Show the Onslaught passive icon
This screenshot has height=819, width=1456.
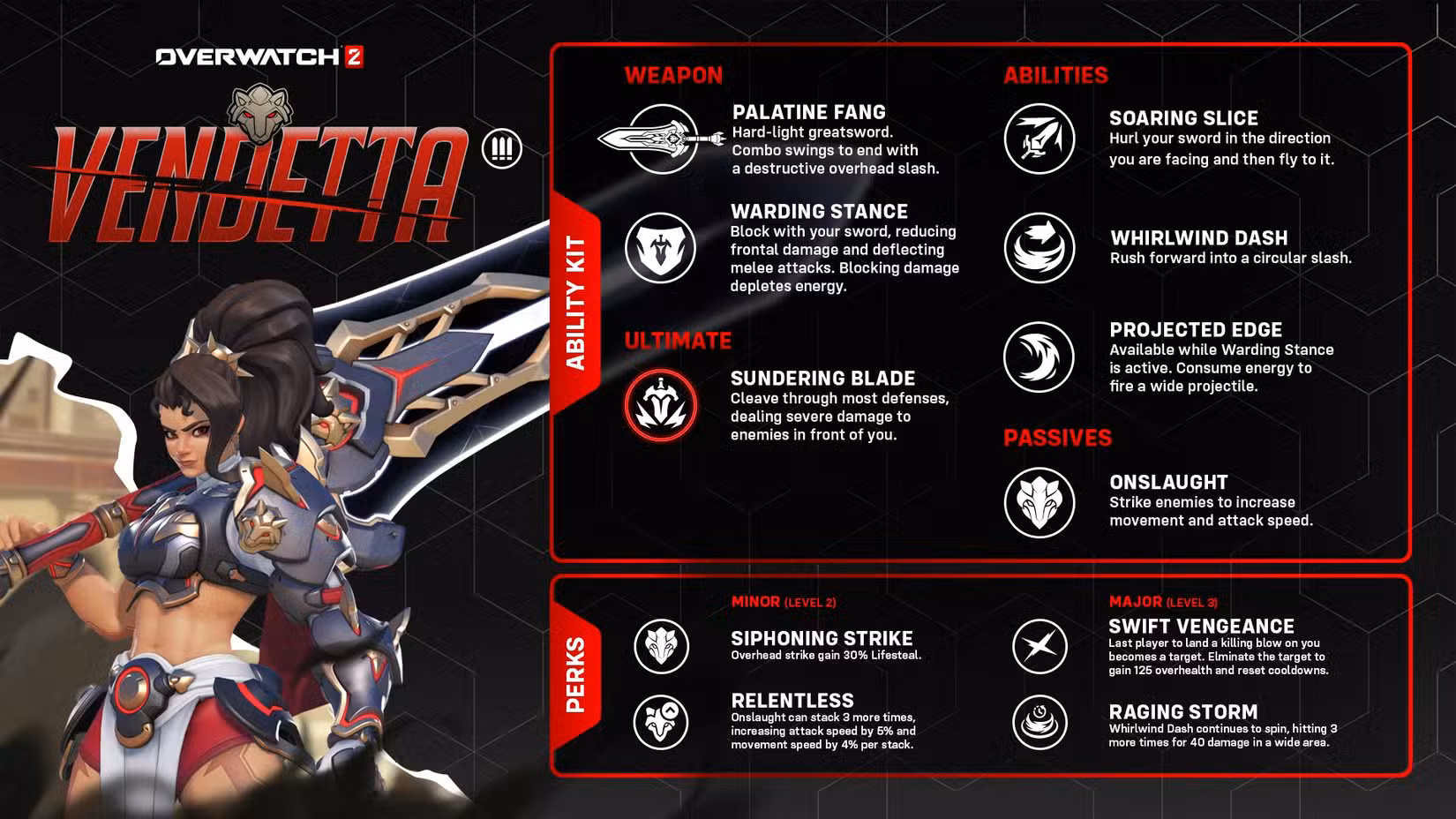1039,503
